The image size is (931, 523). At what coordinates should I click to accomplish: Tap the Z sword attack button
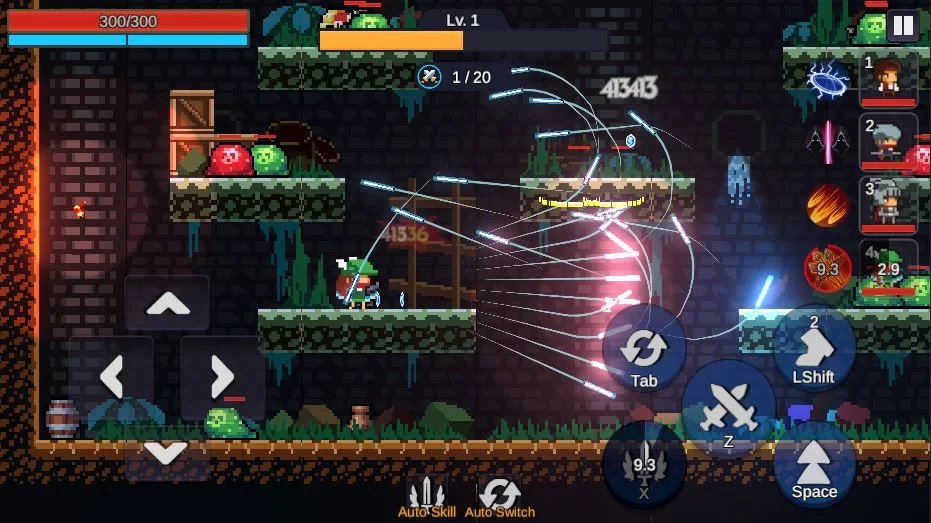[x=728, y=408]
